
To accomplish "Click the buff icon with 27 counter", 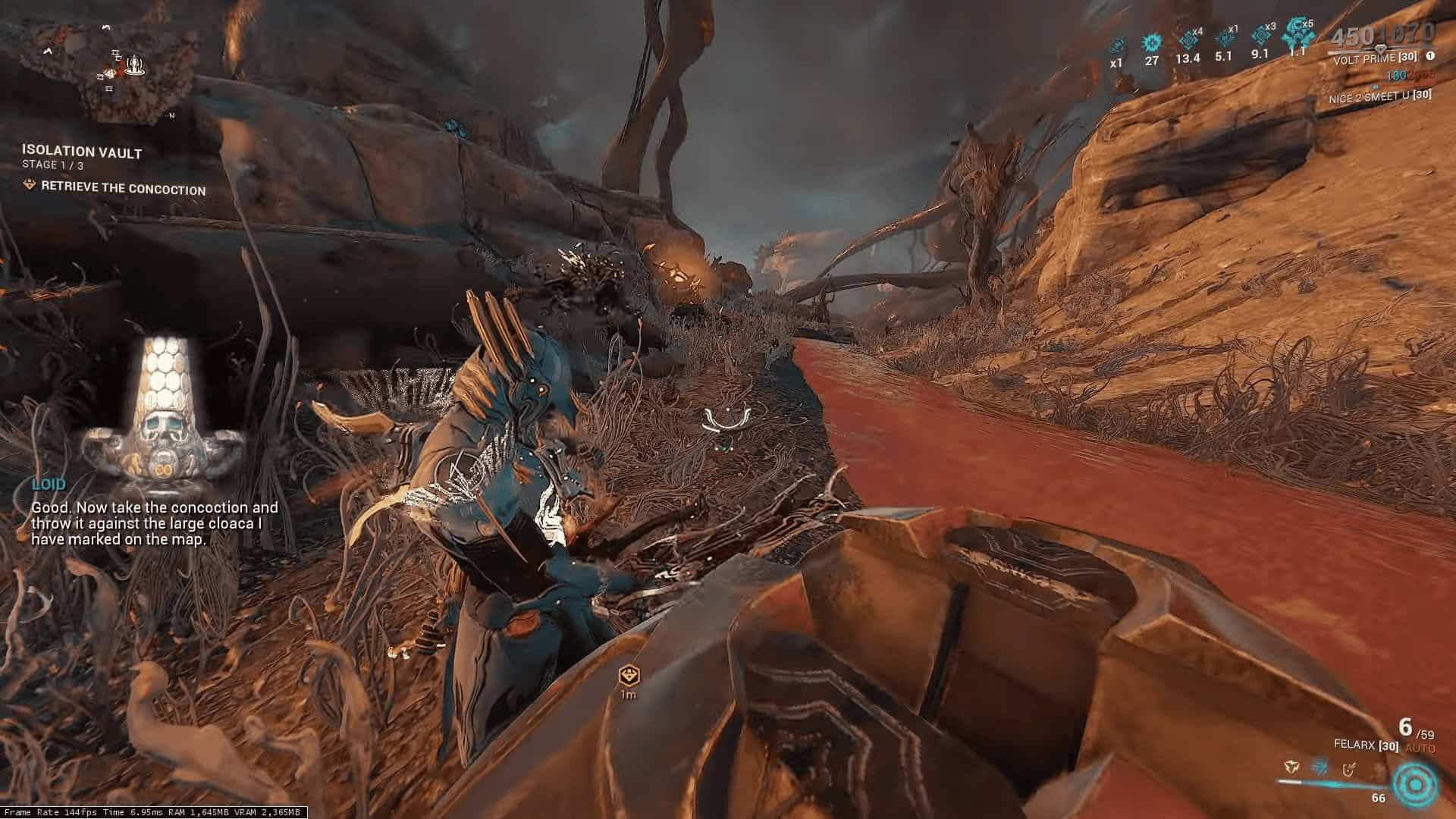I will 1152,42.
